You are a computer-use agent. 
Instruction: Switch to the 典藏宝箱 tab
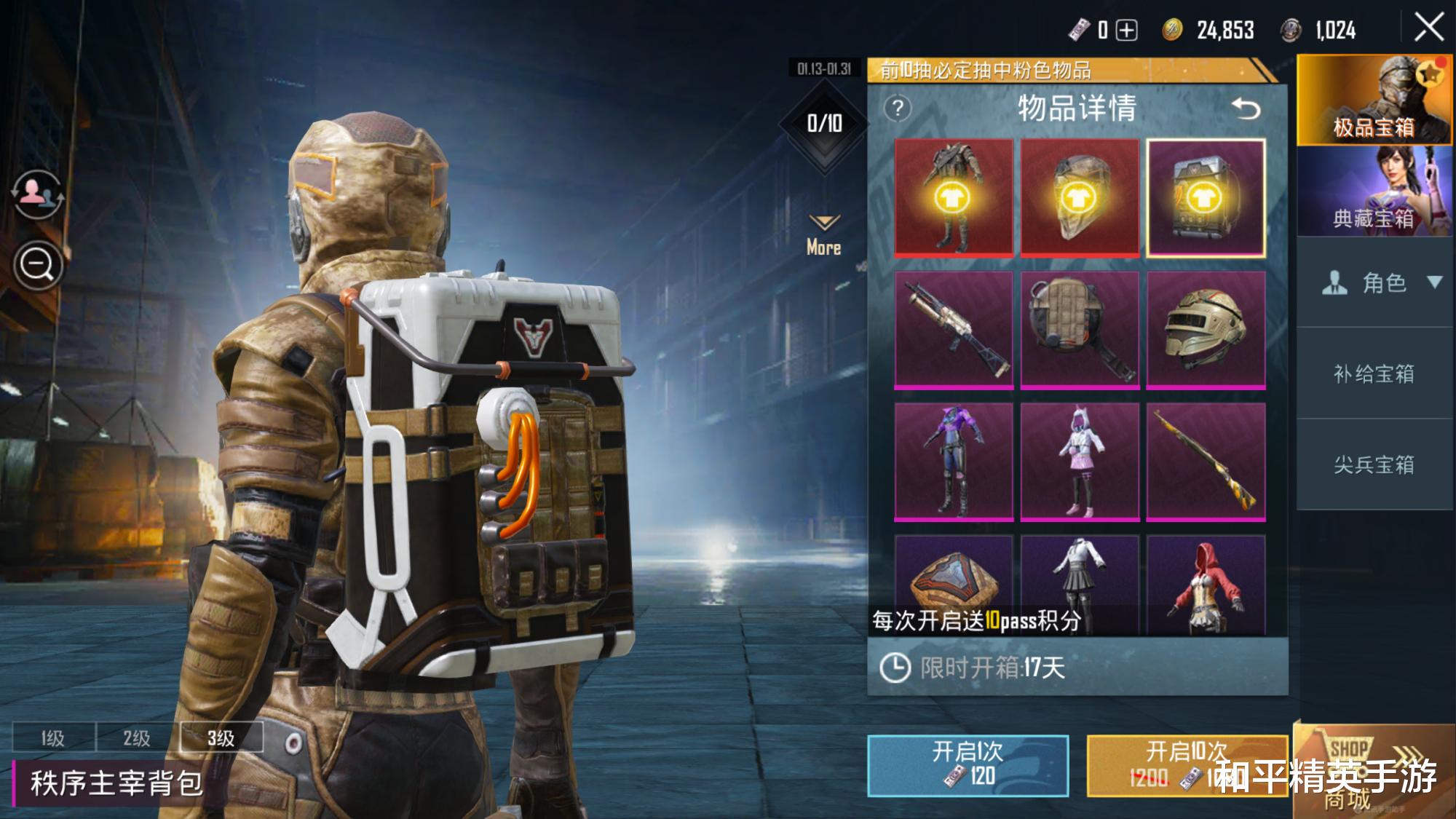1373,191
